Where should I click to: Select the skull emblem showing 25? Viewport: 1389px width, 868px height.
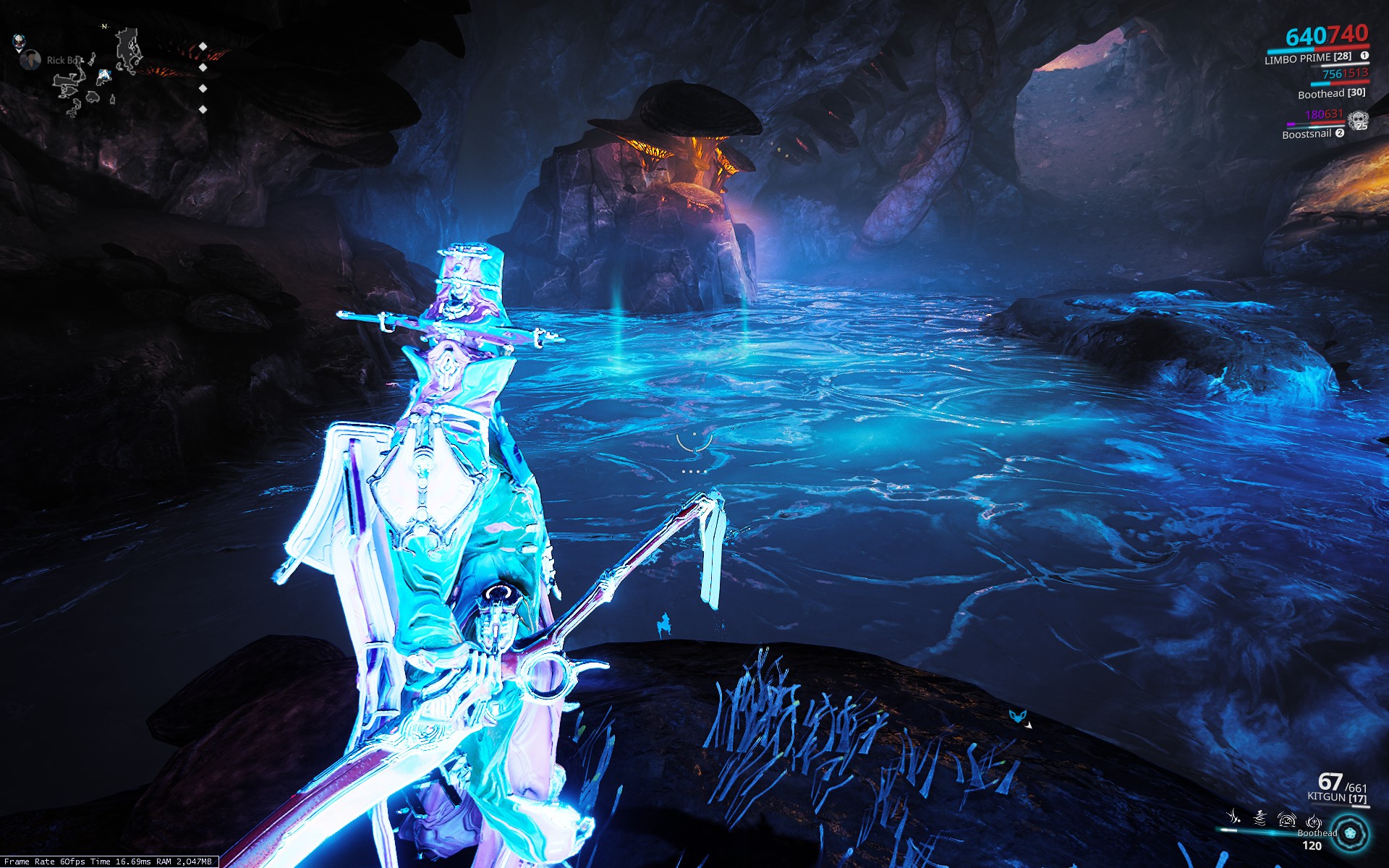pos(1359,119)
